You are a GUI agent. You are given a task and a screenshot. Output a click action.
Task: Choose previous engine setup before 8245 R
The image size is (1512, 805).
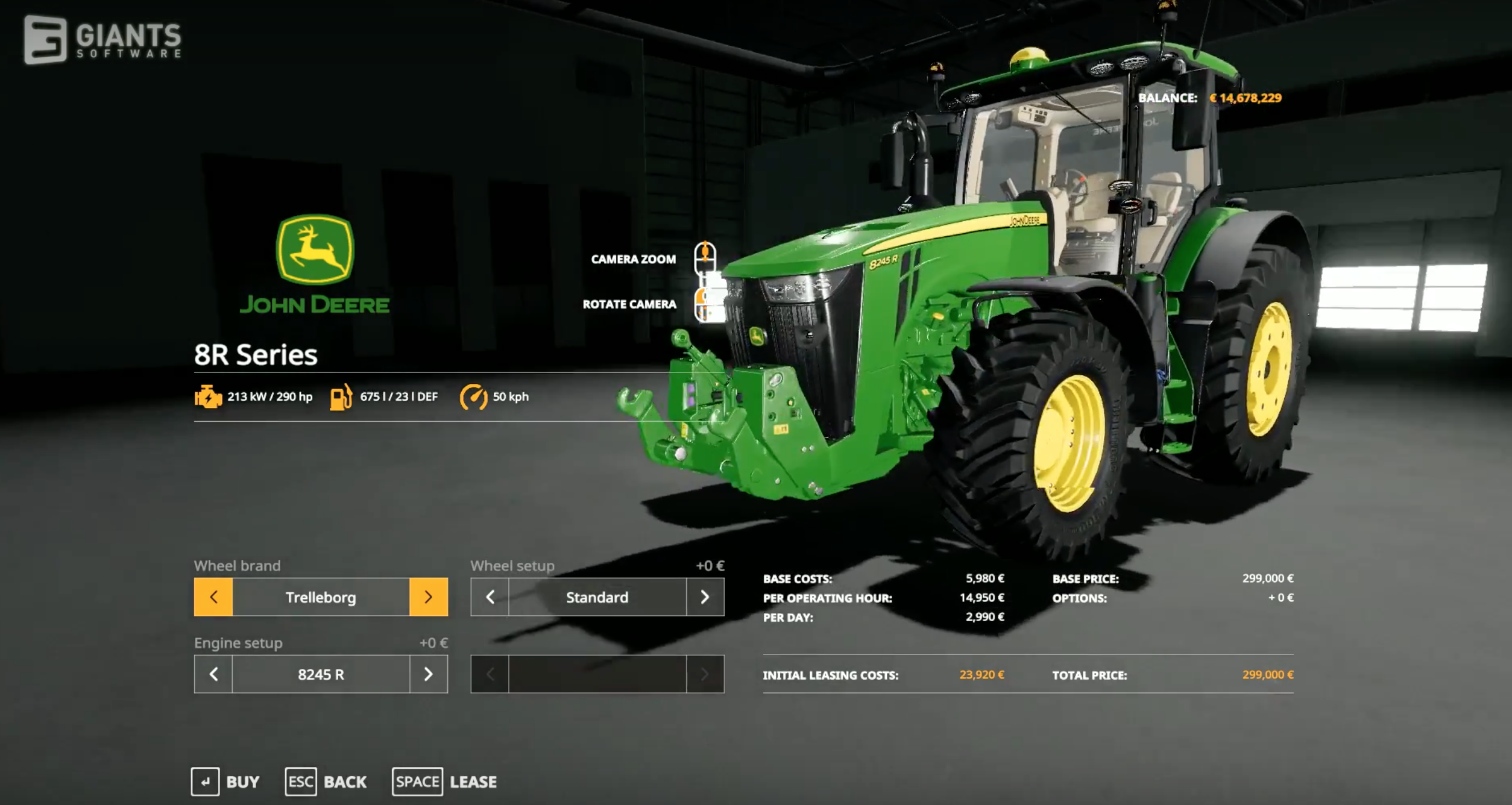[x=213, y=674]
